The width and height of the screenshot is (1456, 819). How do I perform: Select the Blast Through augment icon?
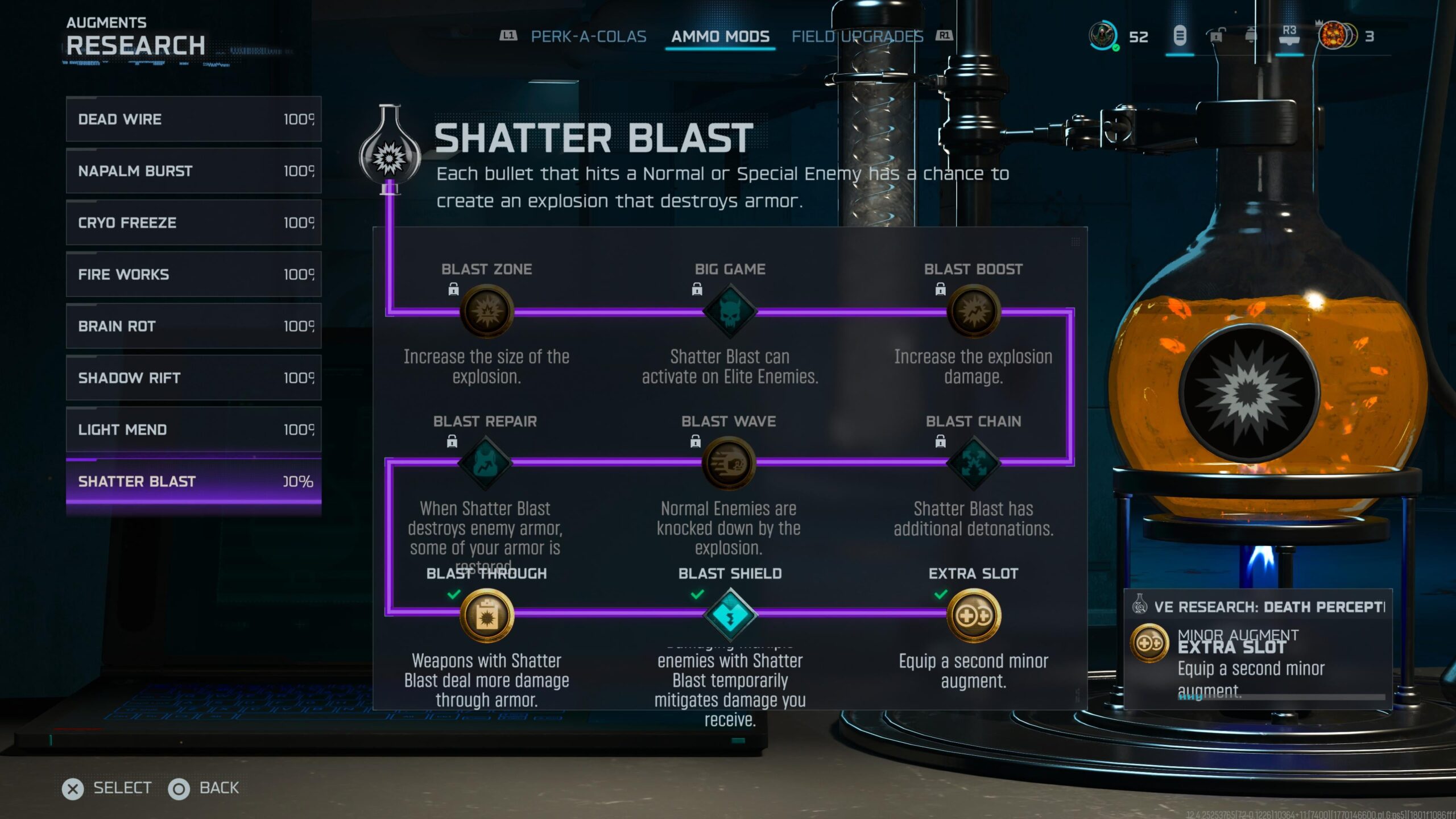click(487, 615)
